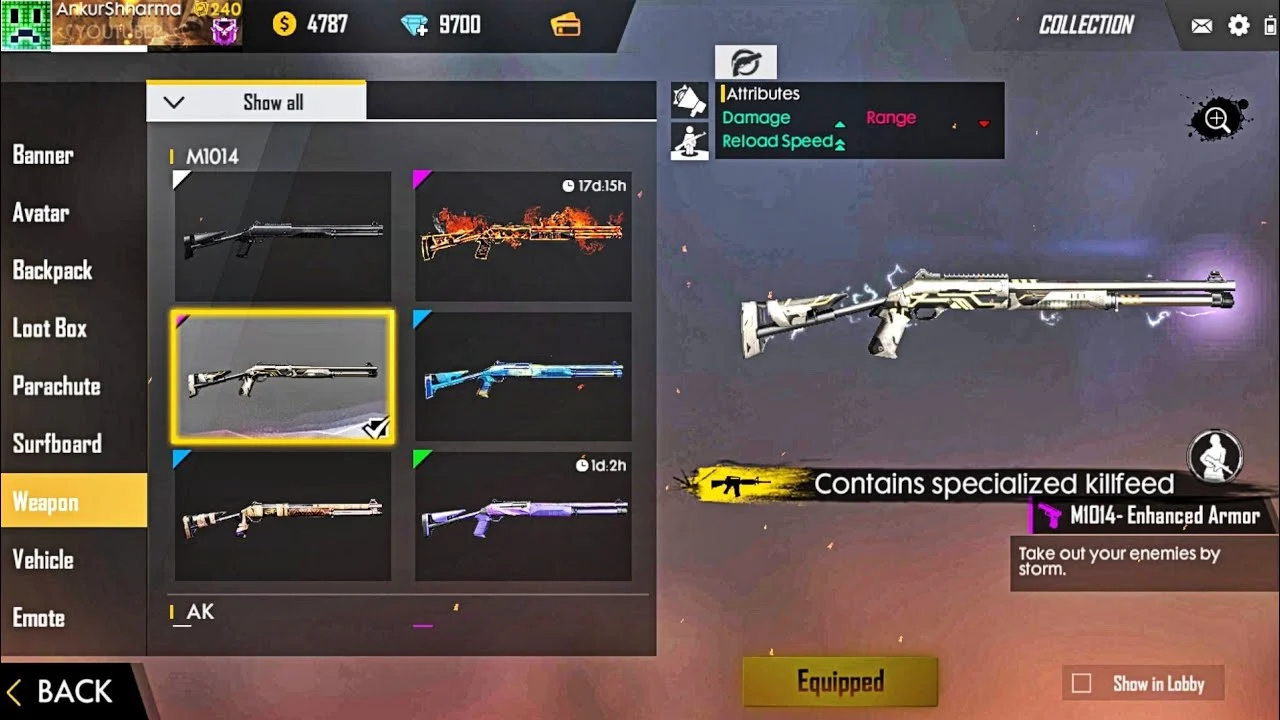Open the mail envelope icon
Screen dimensions: 1280x720
pos(1202,26)
